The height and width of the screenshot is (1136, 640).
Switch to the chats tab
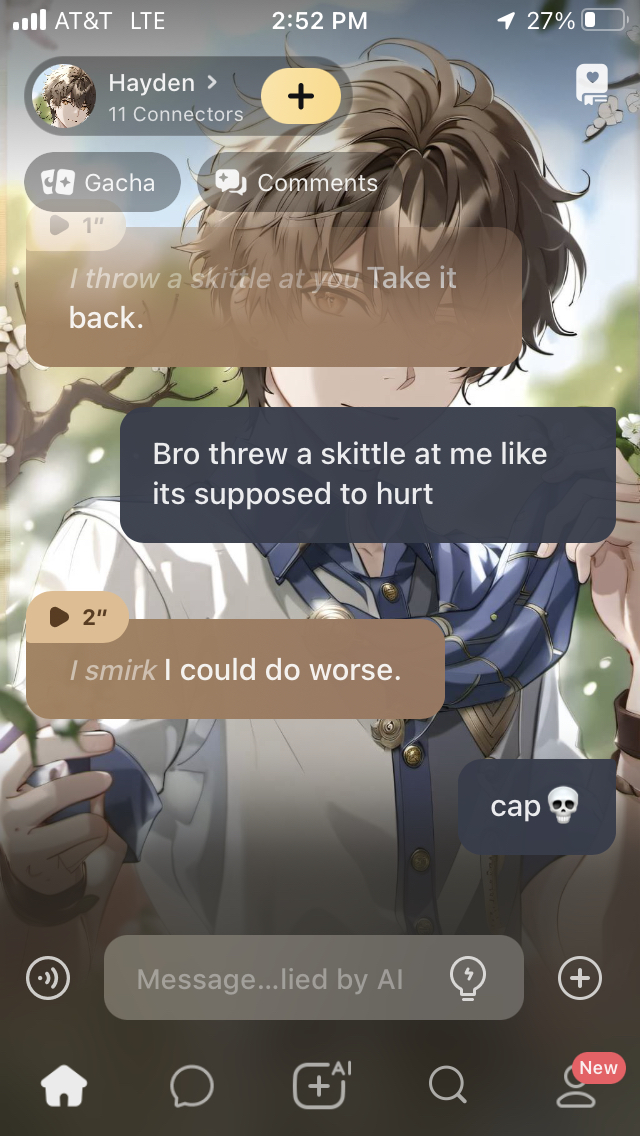pyautogui.click(x=191, y=1086)
